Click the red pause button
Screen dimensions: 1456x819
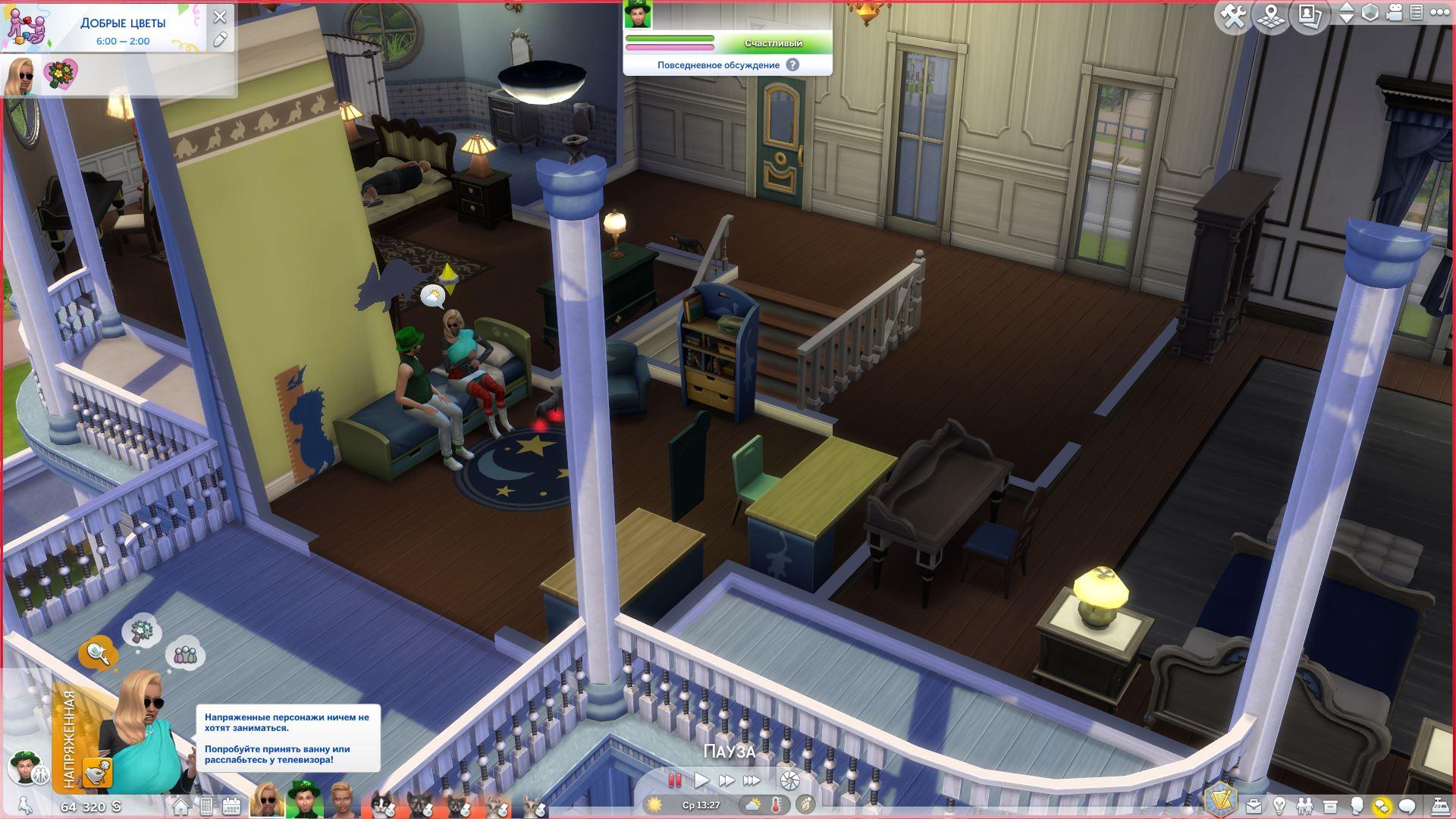(x=674, y=780)
